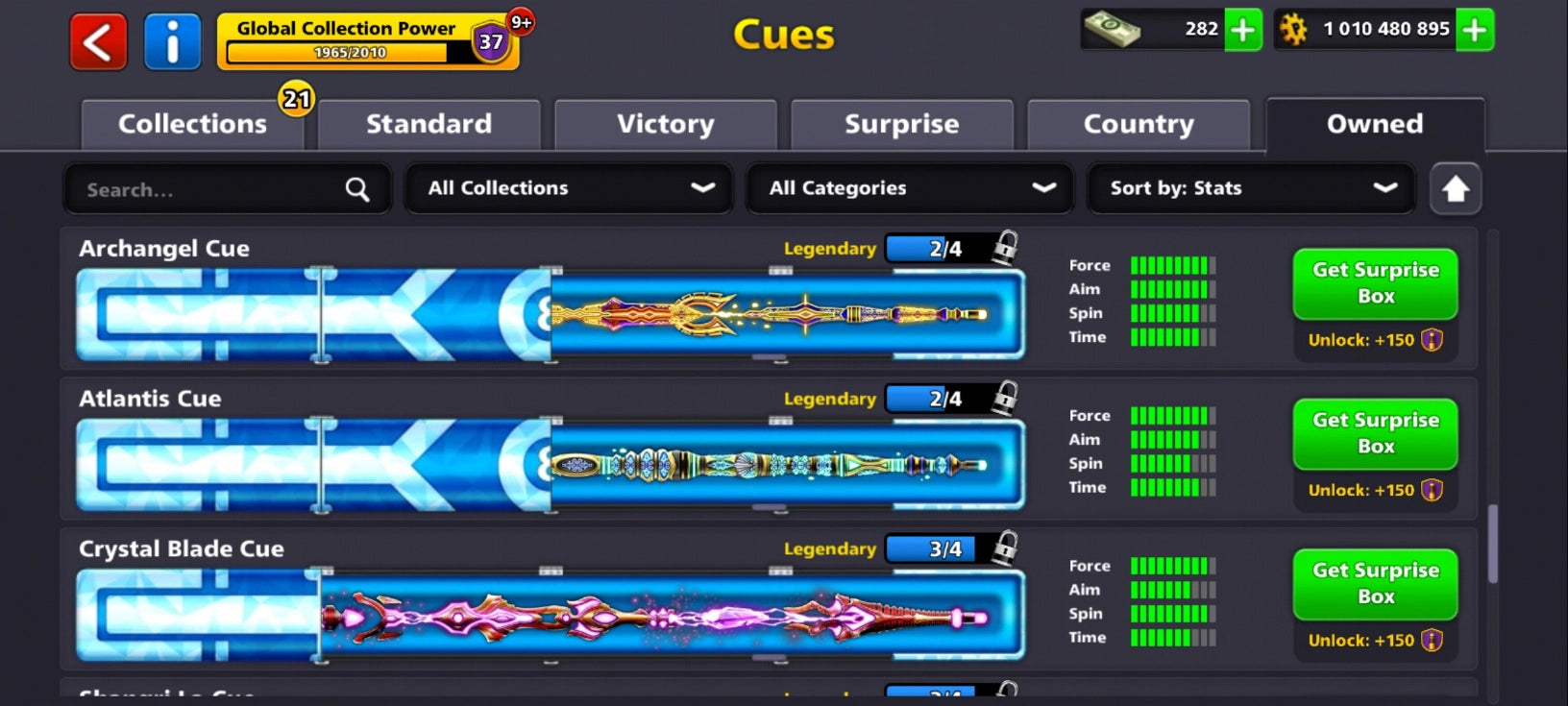Click the red back arrow
1568x706 pixels.
tap(97, 41)
